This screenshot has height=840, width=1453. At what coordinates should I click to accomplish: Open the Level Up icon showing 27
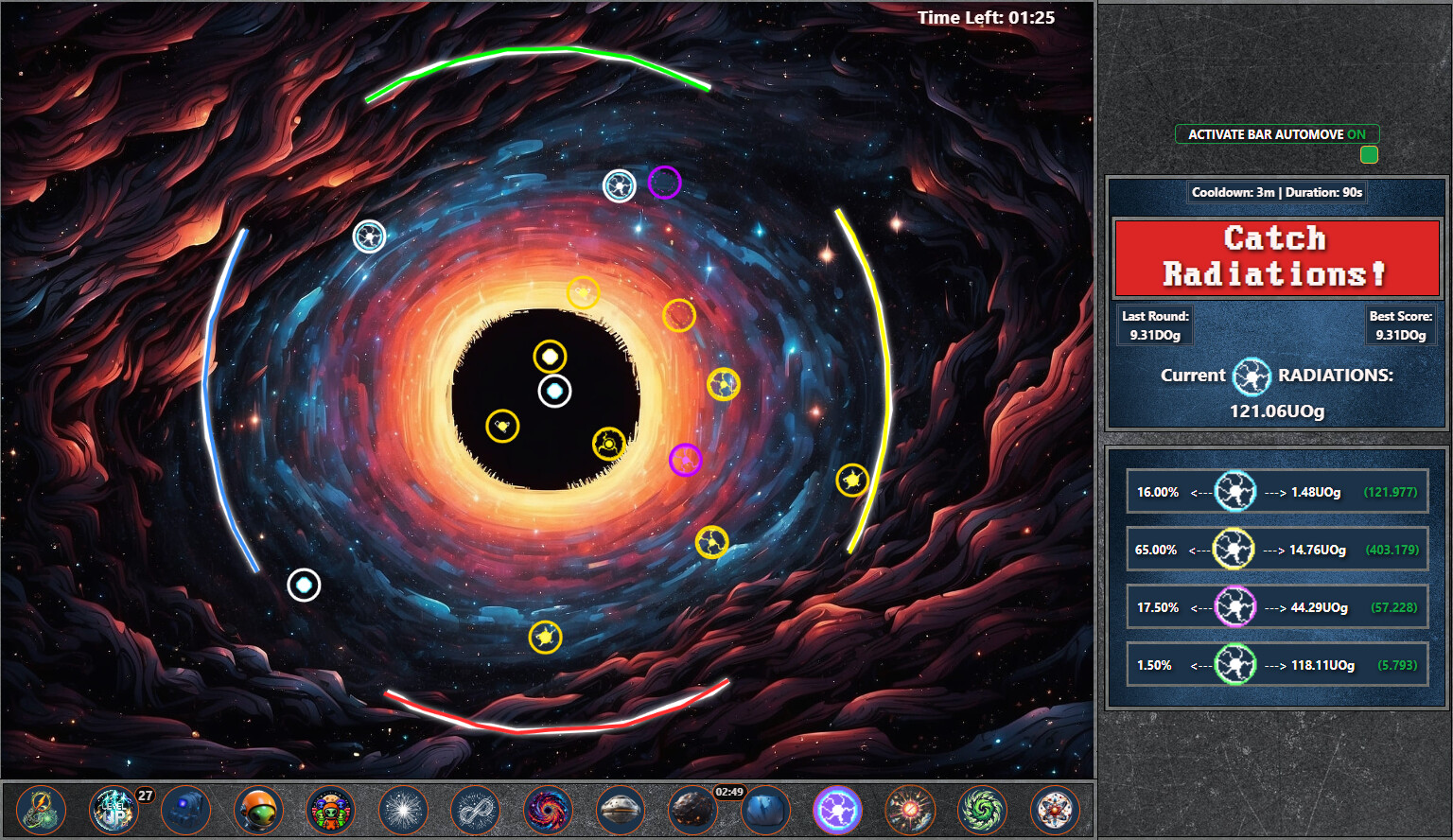(x=113, y=810)
